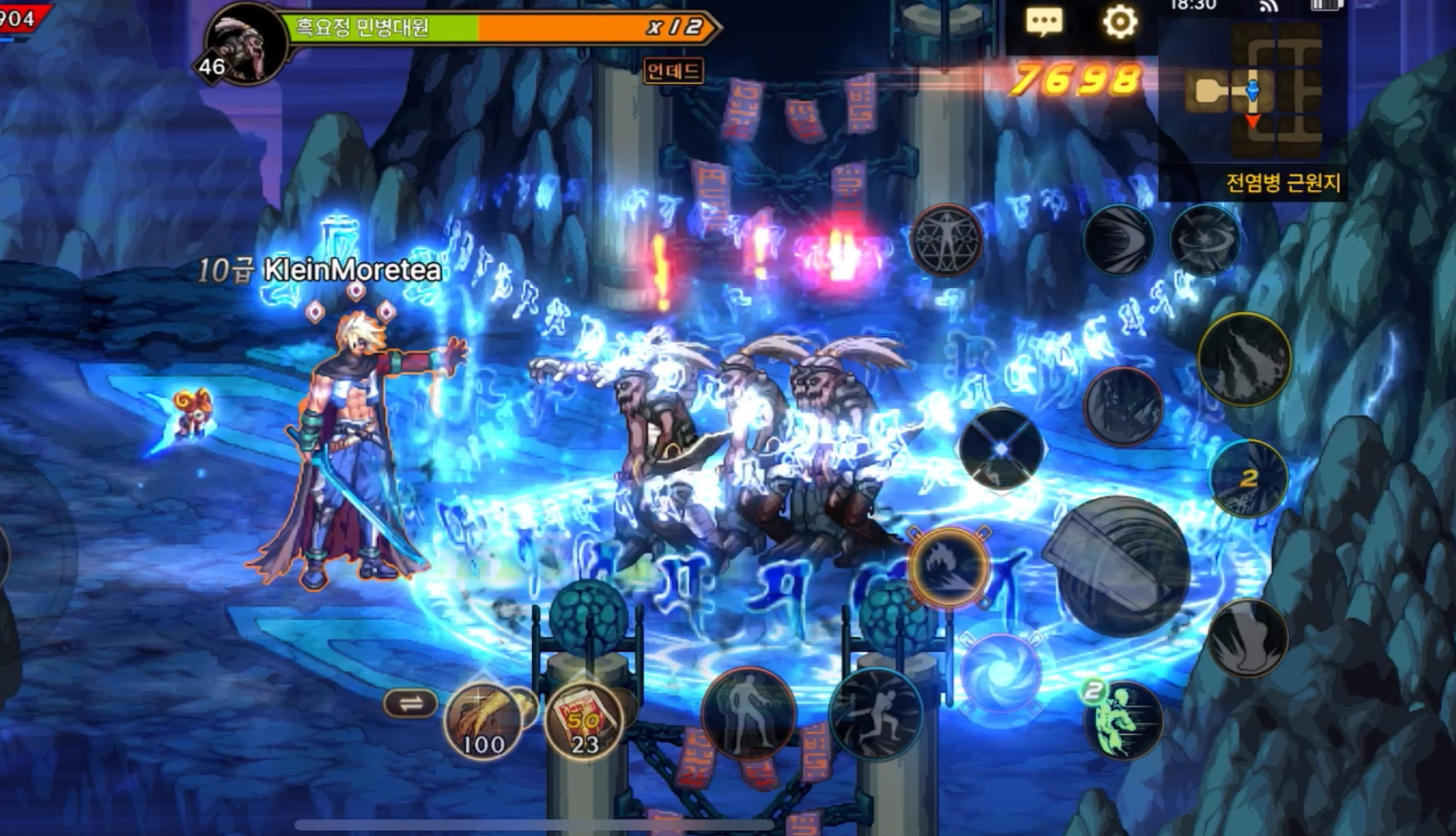This screenshot has height=836, width=1456.
Task: Activate the skill showing number 2
Action: click(x=1249, y=478)
